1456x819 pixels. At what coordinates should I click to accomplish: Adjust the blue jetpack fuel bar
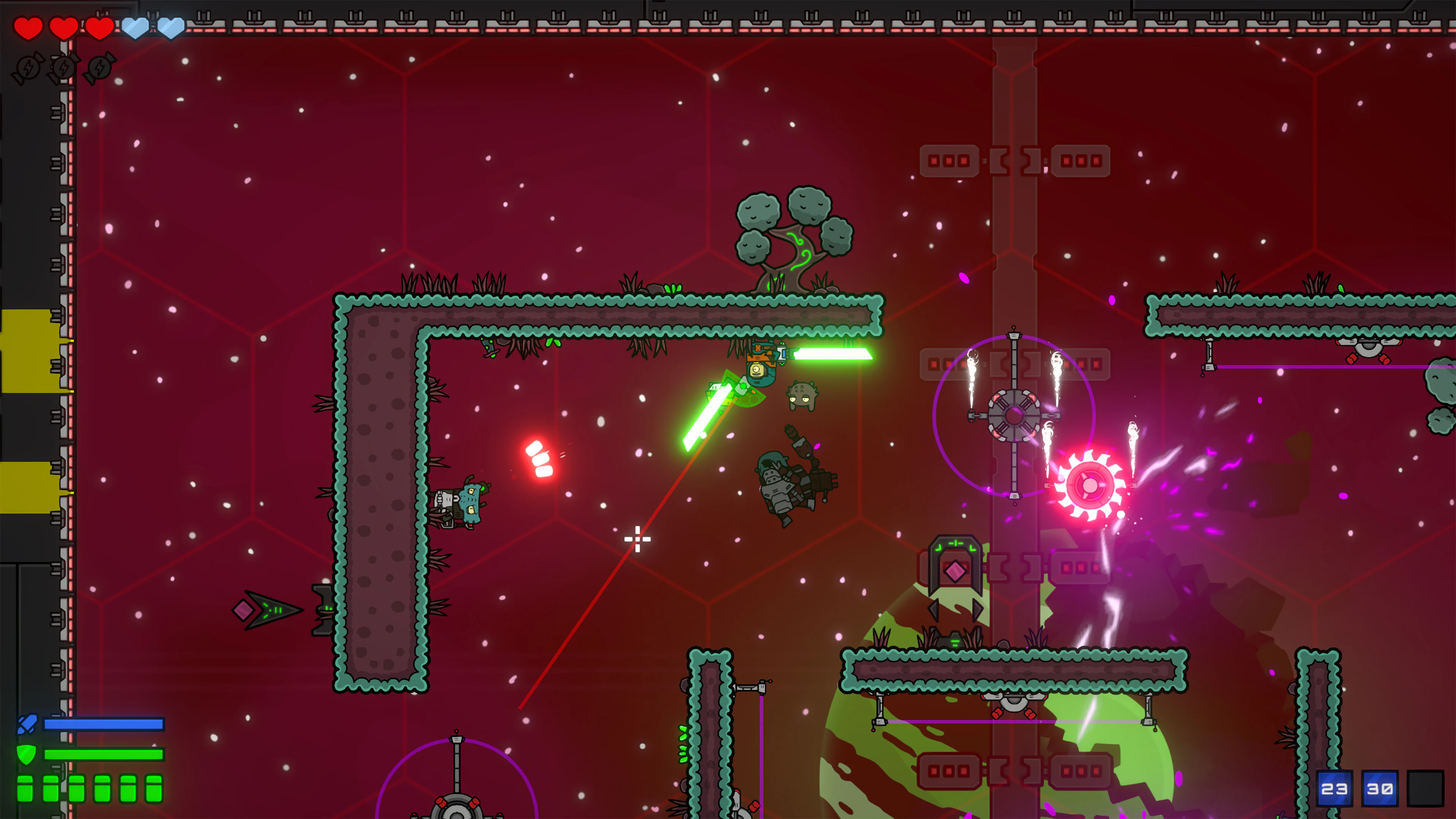[x=105, y=725]
